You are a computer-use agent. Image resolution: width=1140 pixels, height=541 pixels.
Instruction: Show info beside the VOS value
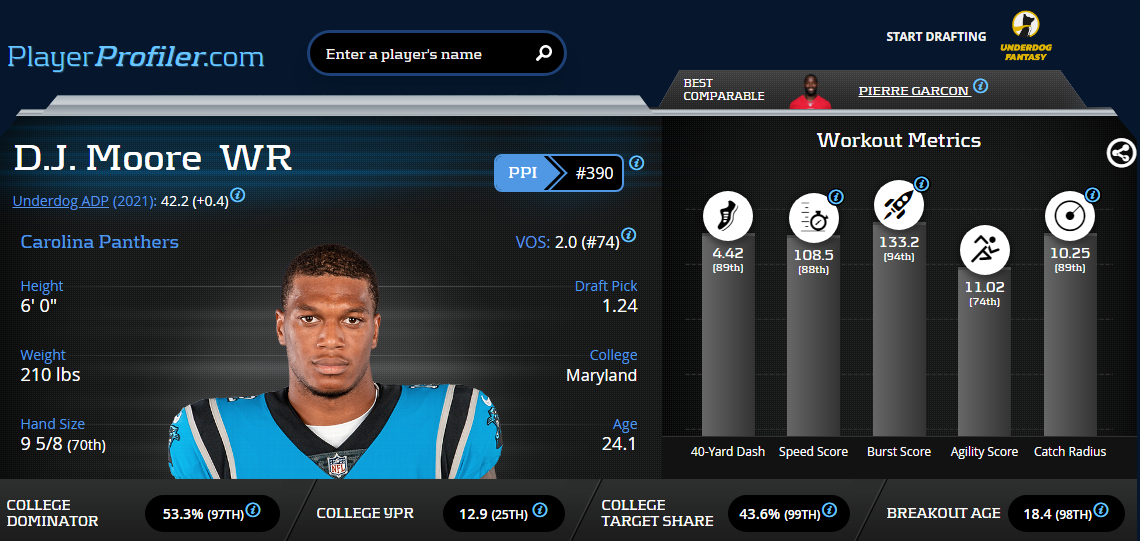click(x=629, y=236)
